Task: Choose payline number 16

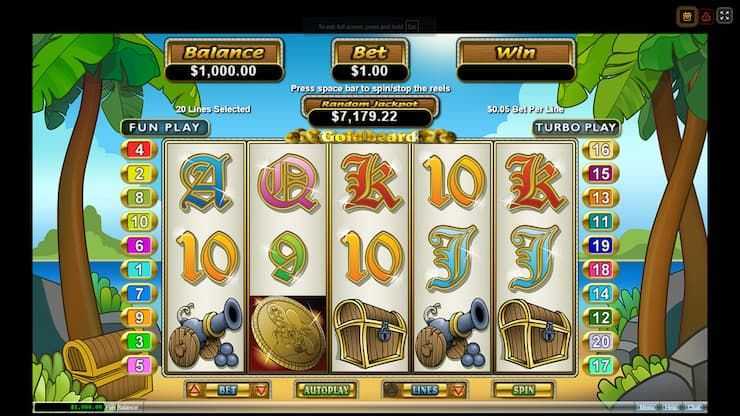Action: 601,151
